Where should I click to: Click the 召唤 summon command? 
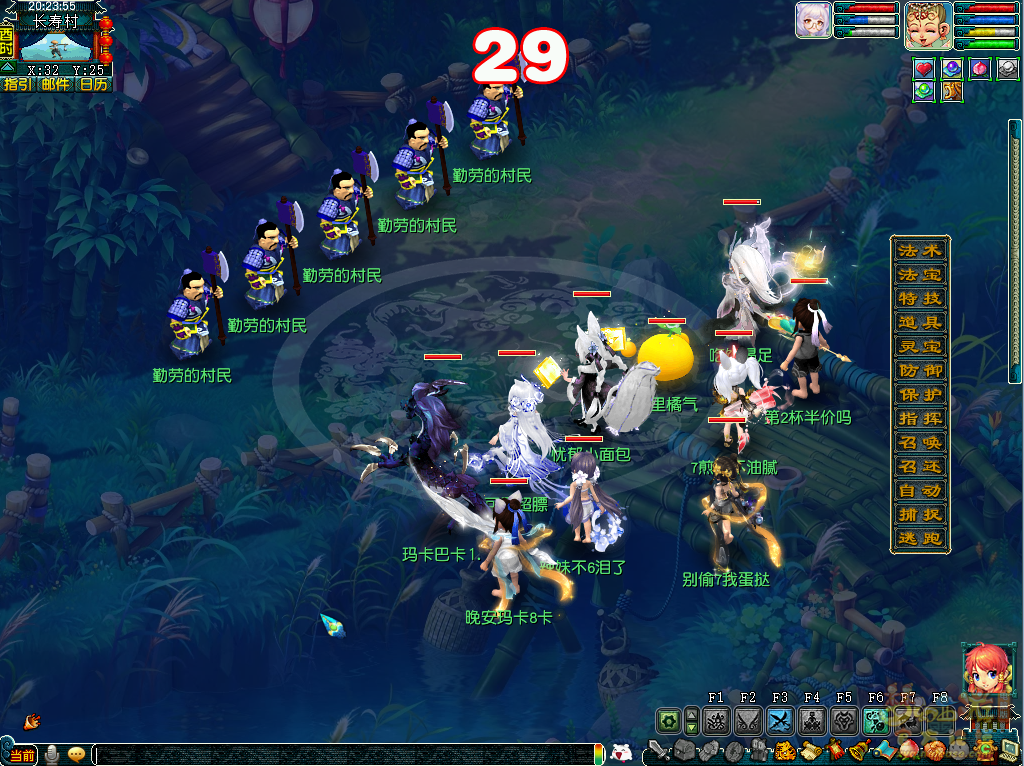pyautogui.click(x=920, y=442)
